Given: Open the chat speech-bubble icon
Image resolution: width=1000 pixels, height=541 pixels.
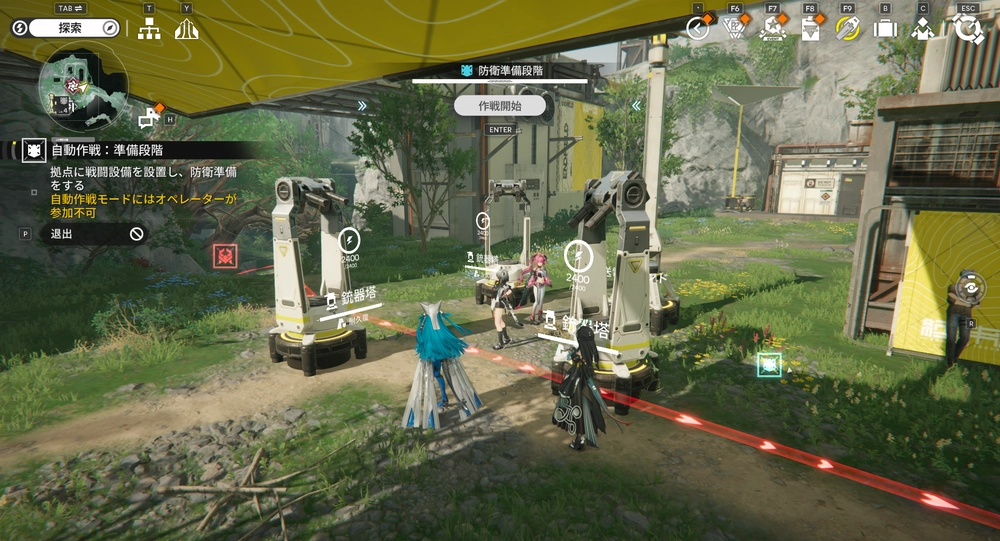Looking at the screenshot, I should pos(150,118).
